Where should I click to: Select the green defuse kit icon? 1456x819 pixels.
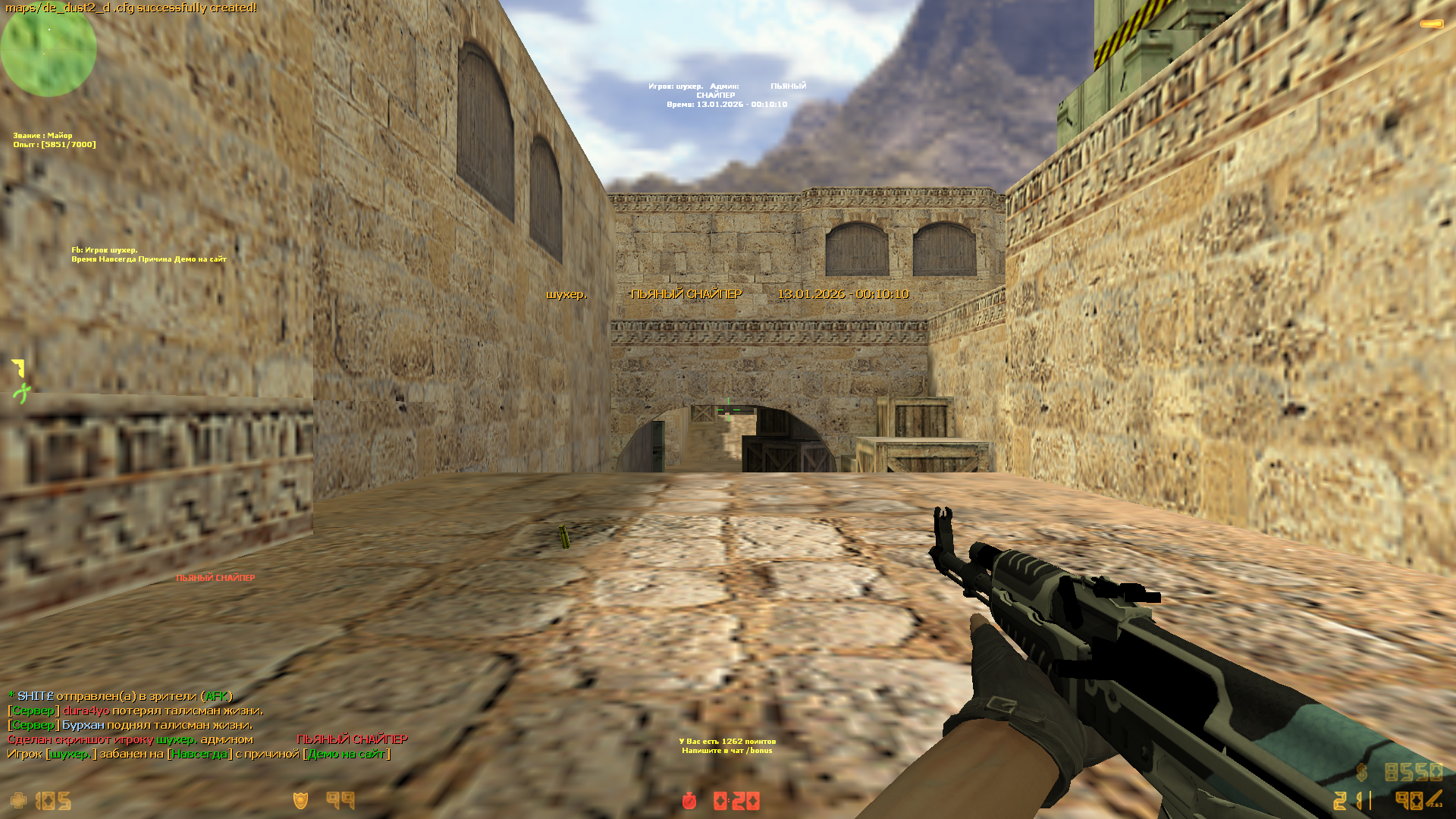(21, 393)
